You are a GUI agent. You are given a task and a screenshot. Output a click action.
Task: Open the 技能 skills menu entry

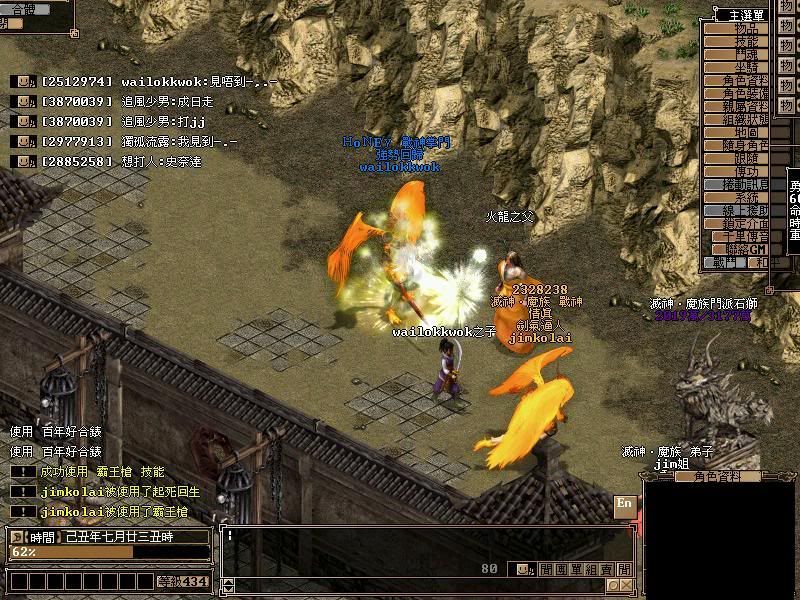[745, 41]
